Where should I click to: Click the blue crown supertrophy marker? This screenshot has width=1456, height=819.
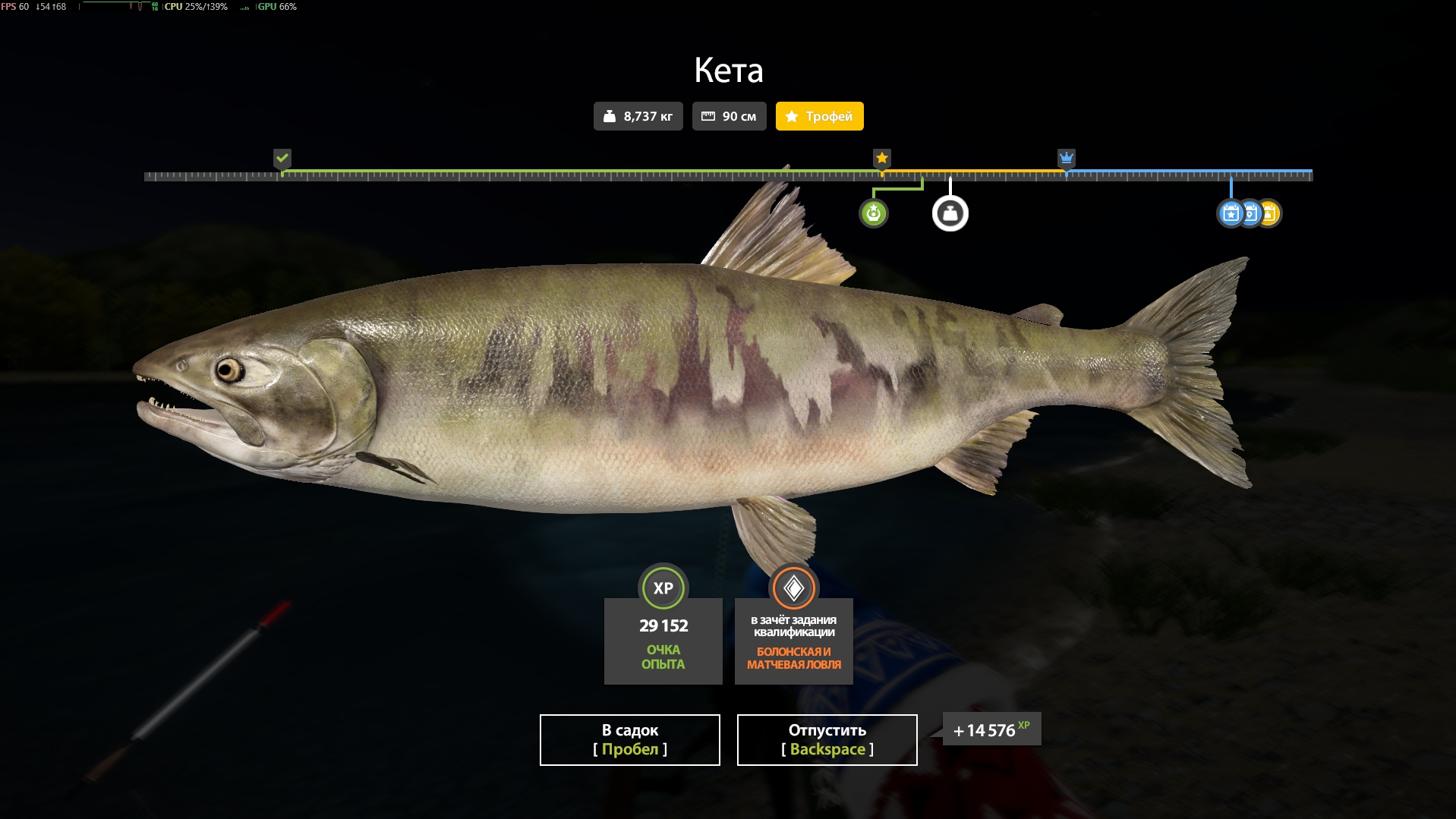[x=1067, y=159]
